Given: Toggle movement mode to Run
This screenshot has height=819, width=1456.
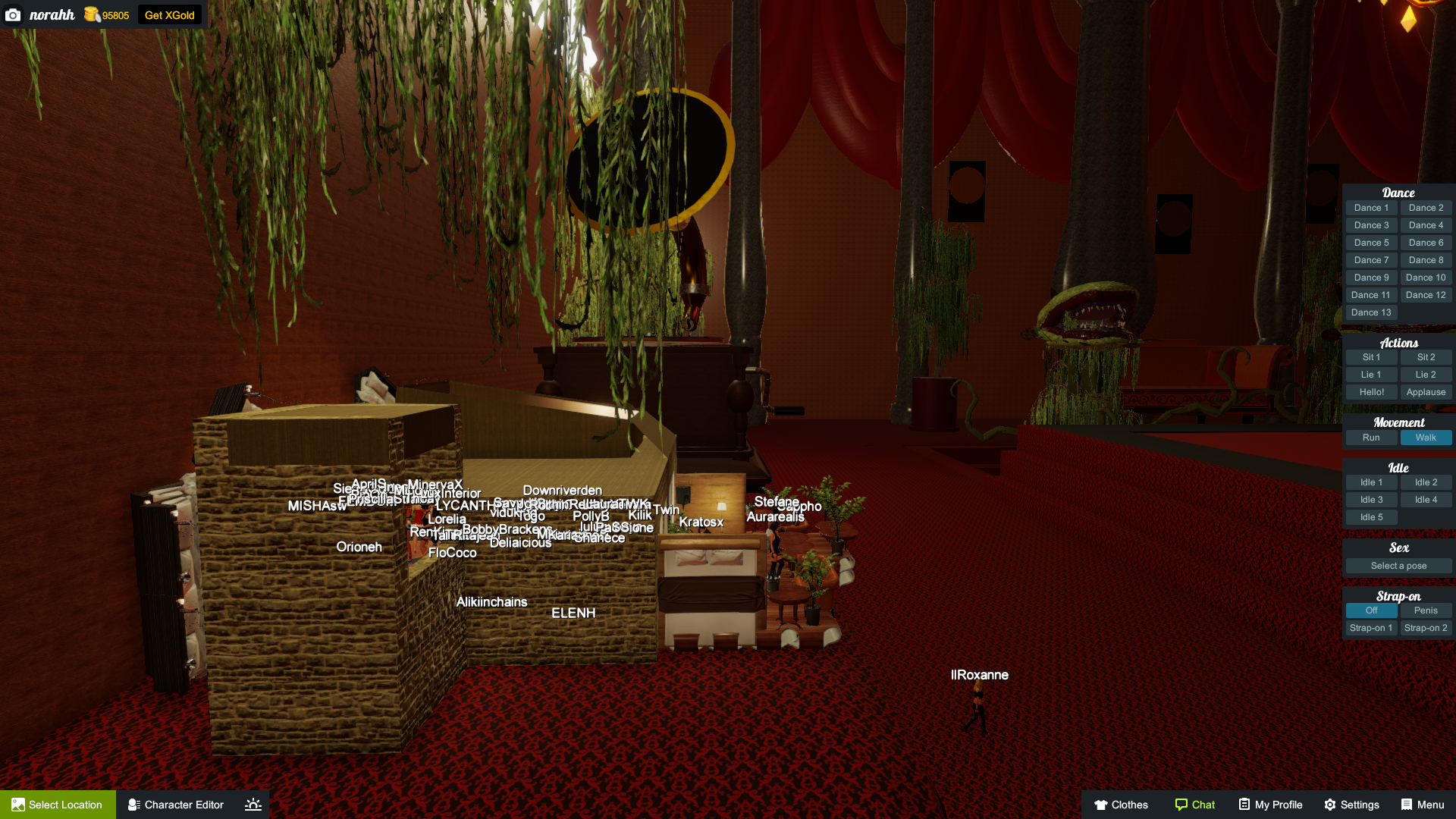Looking at the screenshot, I should tap(1371, 438).
